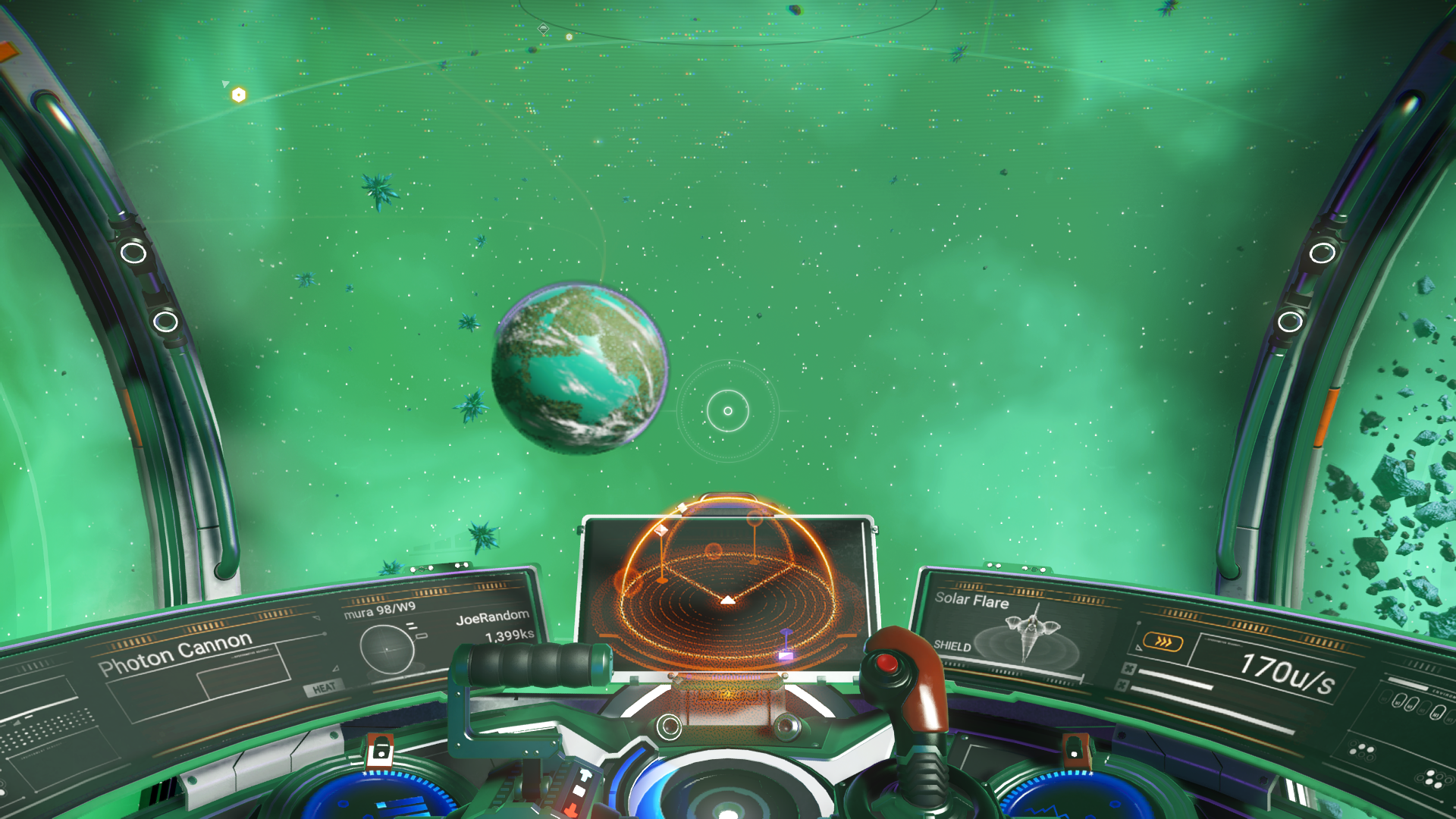
Task: Click the 170u/s speed readout
Action: click(1288, 676)
